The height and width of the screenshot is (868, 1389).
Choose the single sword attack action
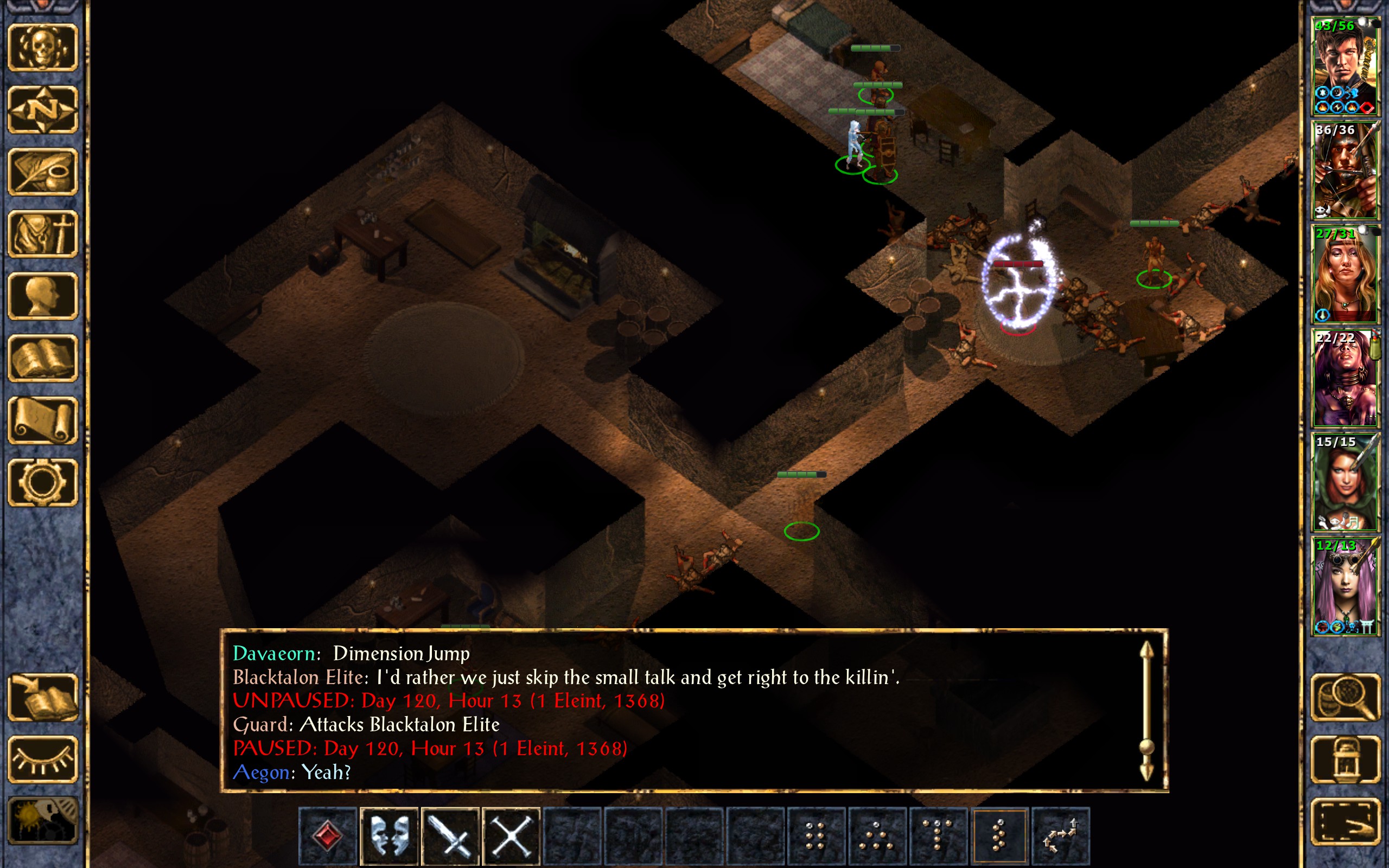click(x=450, y=836)
